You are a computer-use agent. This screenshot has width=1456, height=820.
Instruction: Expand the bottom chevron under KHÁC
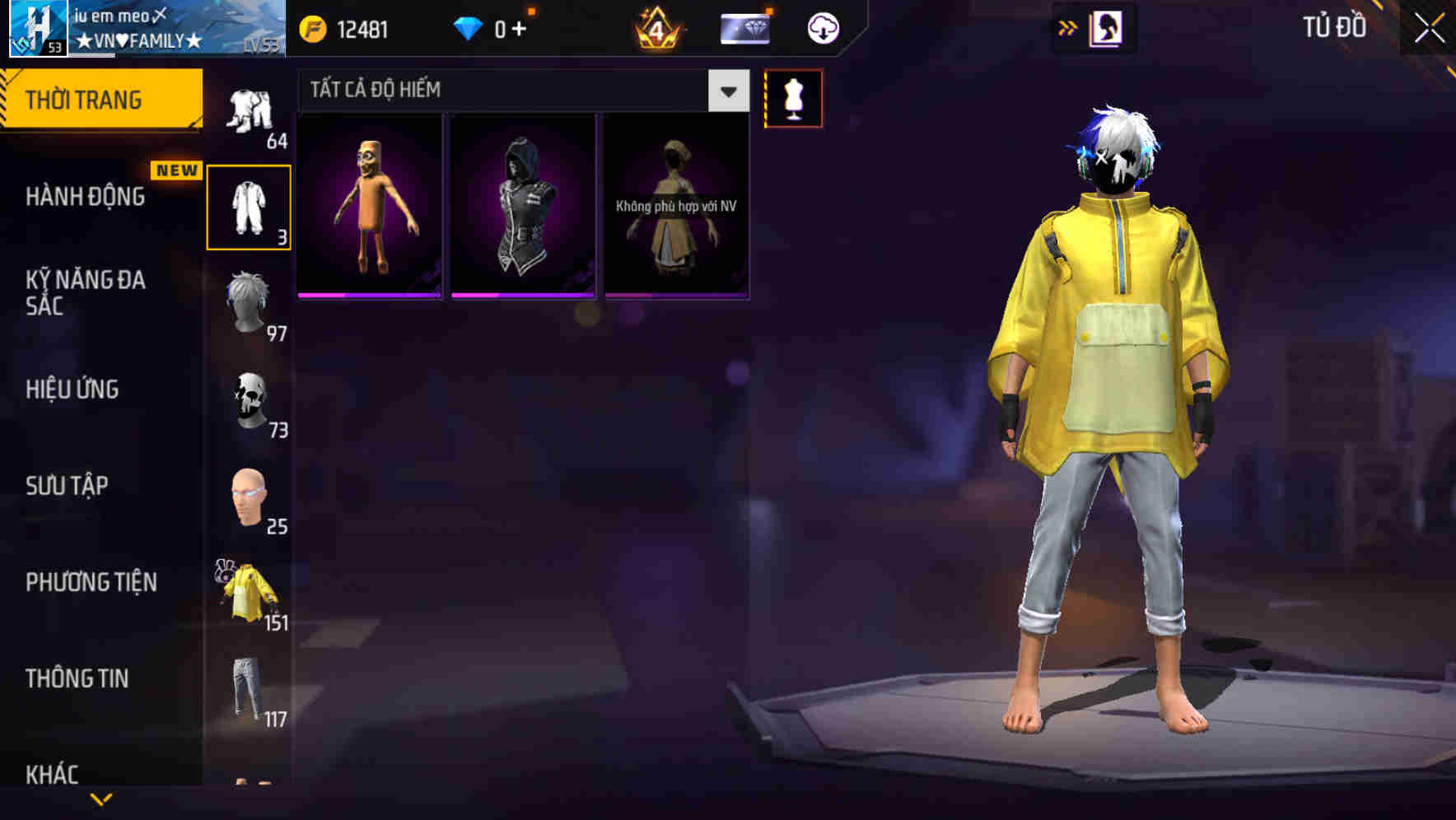103,799
